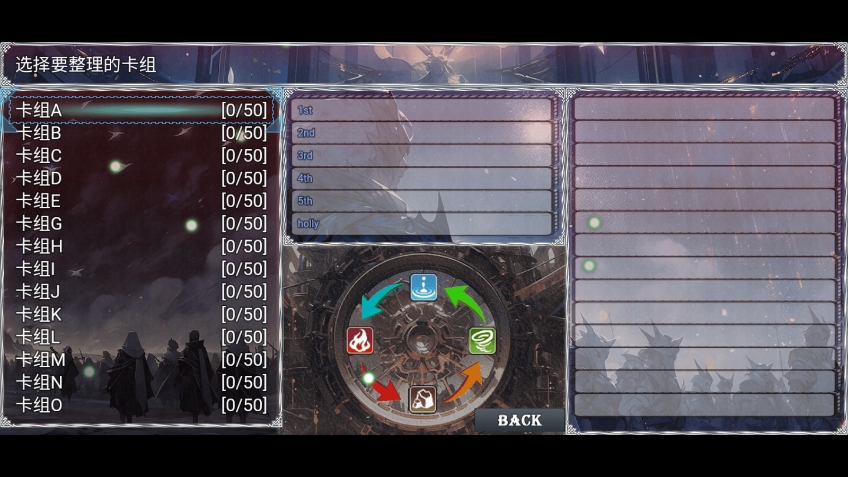Choose the 卡组M deck entry

[x=141, y=360]
